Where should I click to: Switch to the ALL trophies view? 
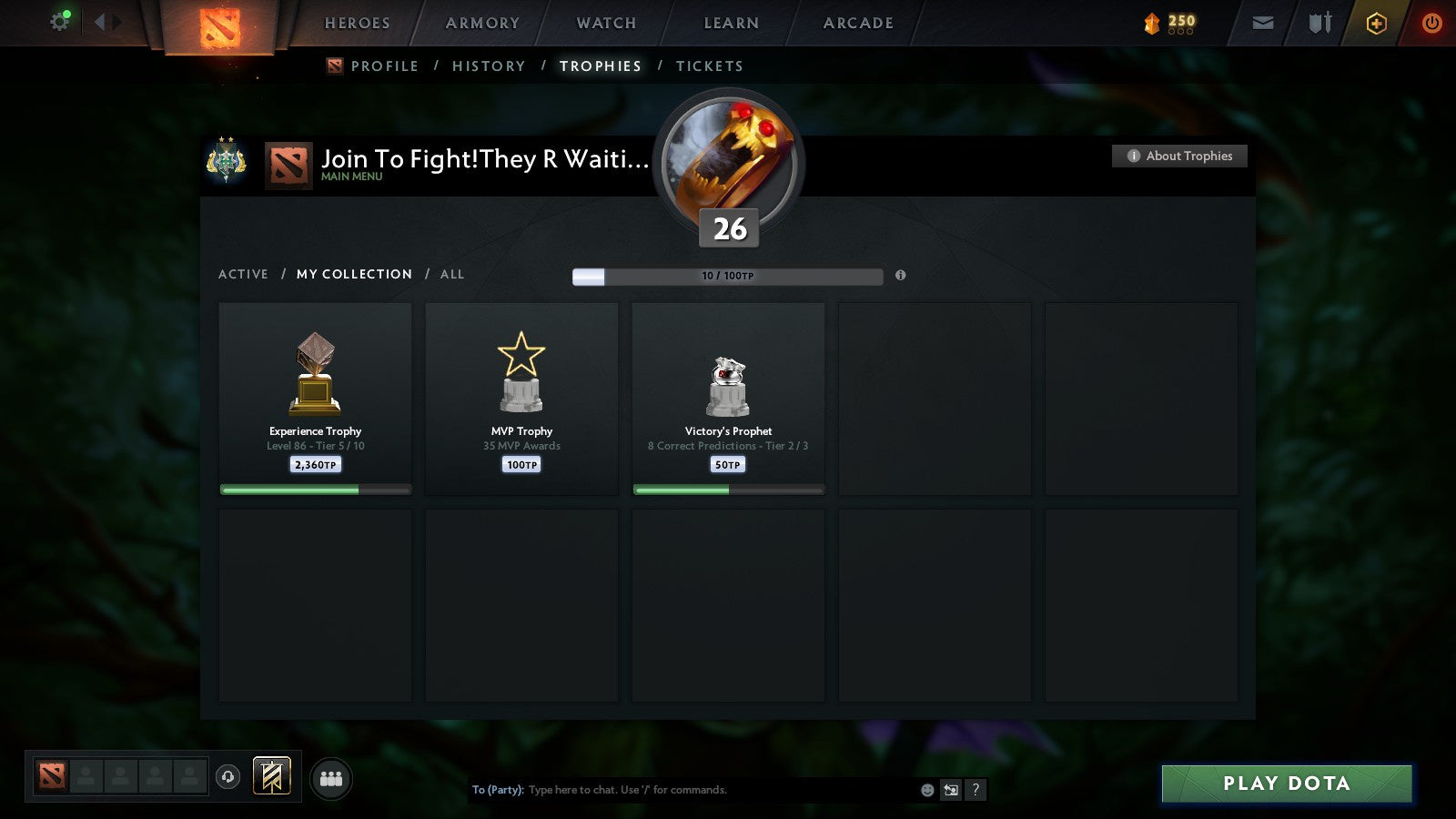click(451, 274)
